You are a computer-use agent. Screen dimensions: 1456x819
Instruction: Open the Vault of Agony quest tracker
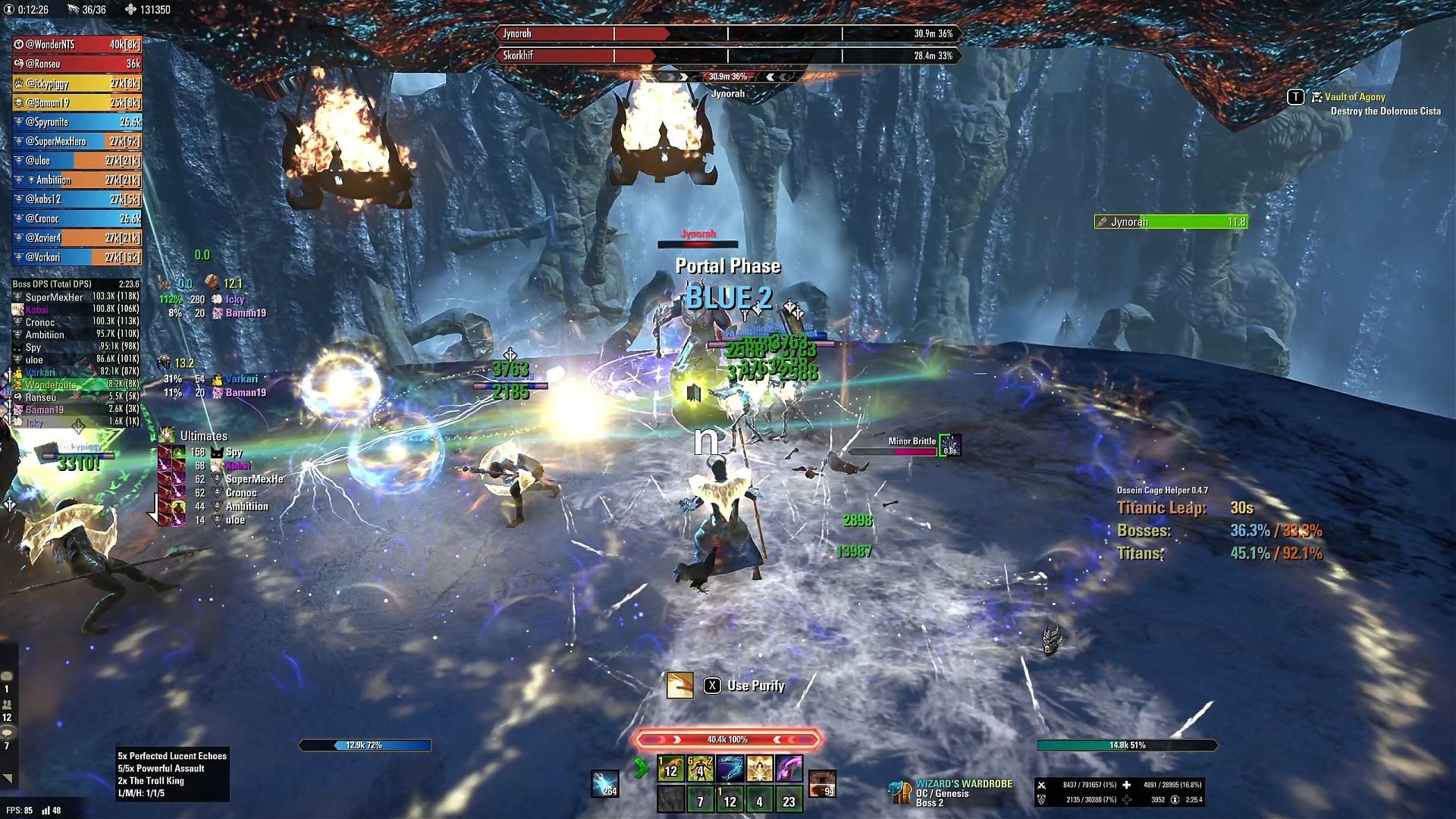click(1354, 97)
